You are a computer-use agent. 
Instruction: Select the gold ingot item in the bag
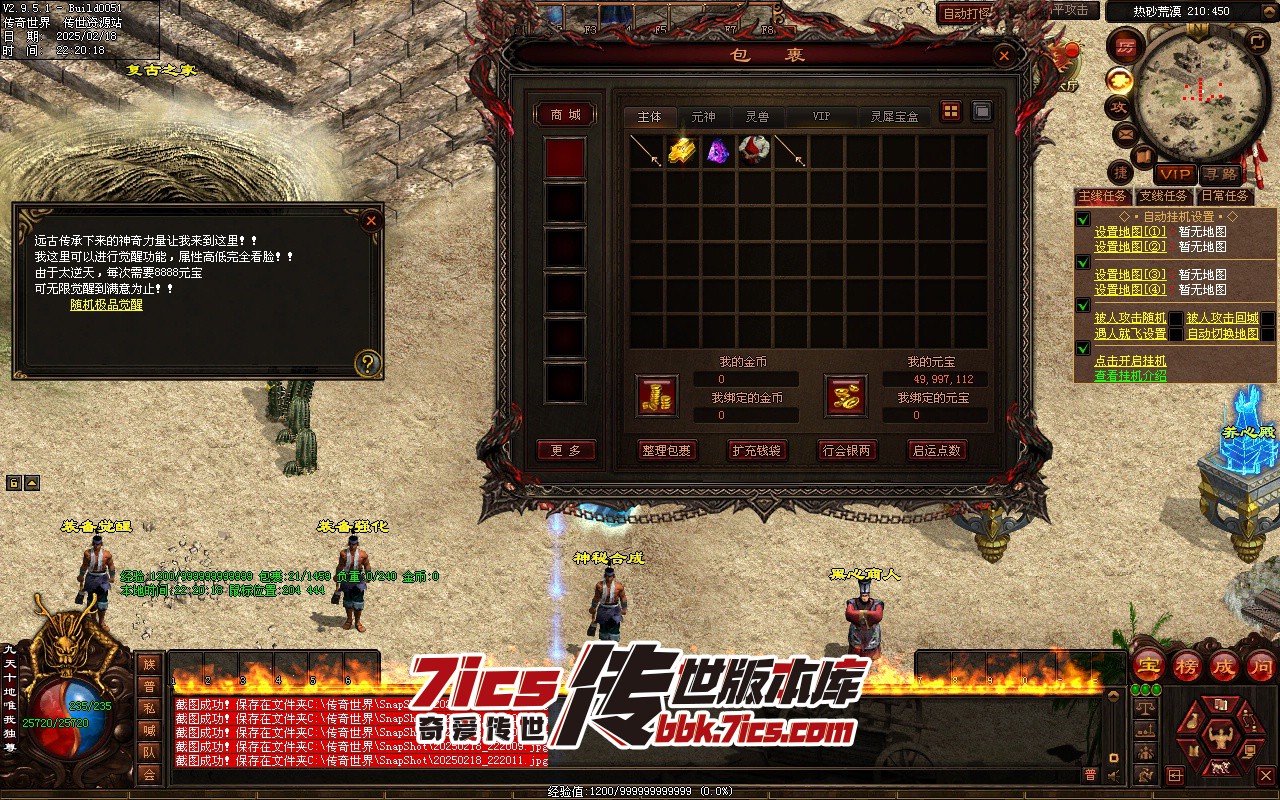682,151
